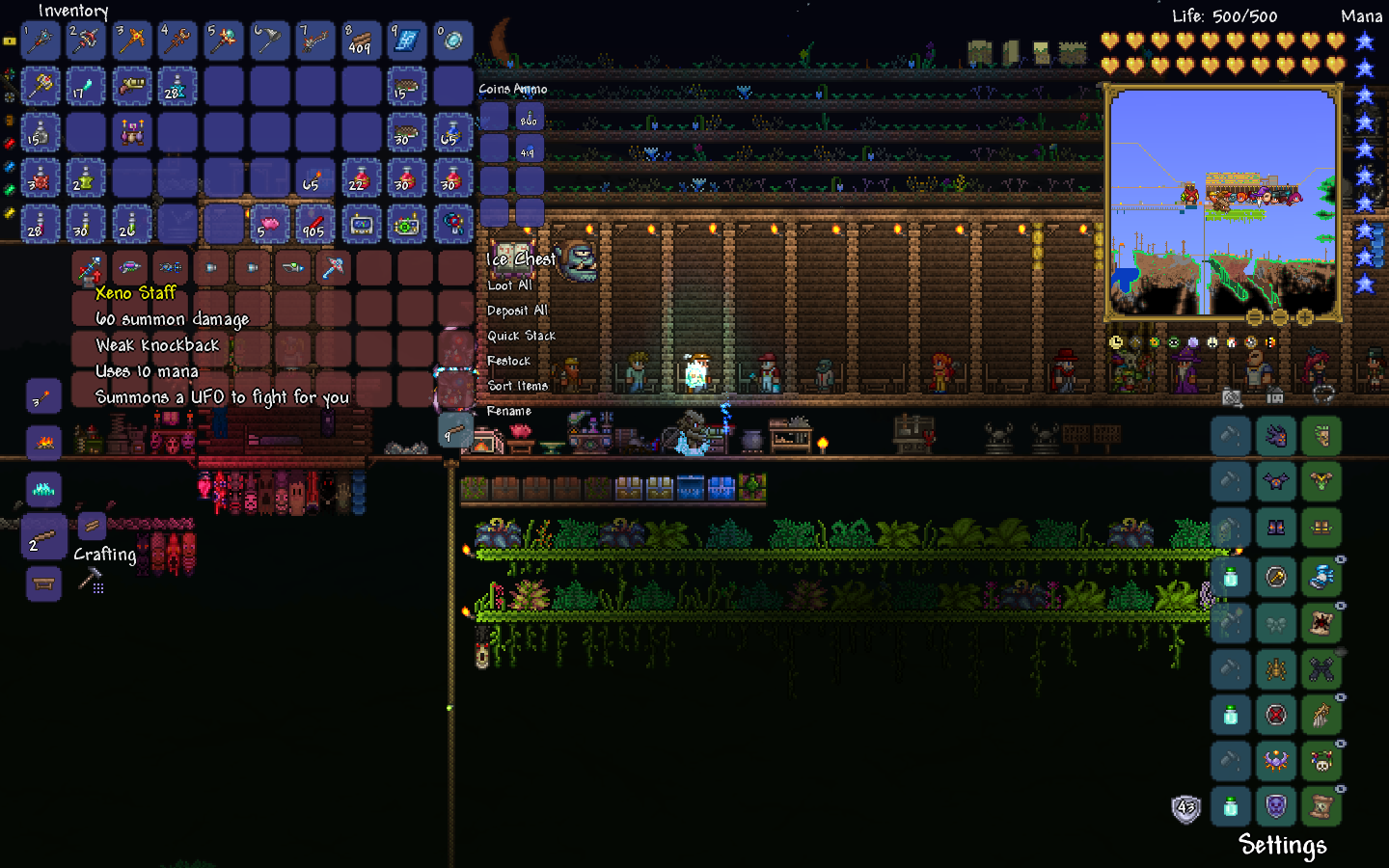Open the Settings menu
The height and width of the screenshot is (868, 1389).
[x=1282, y=846]
